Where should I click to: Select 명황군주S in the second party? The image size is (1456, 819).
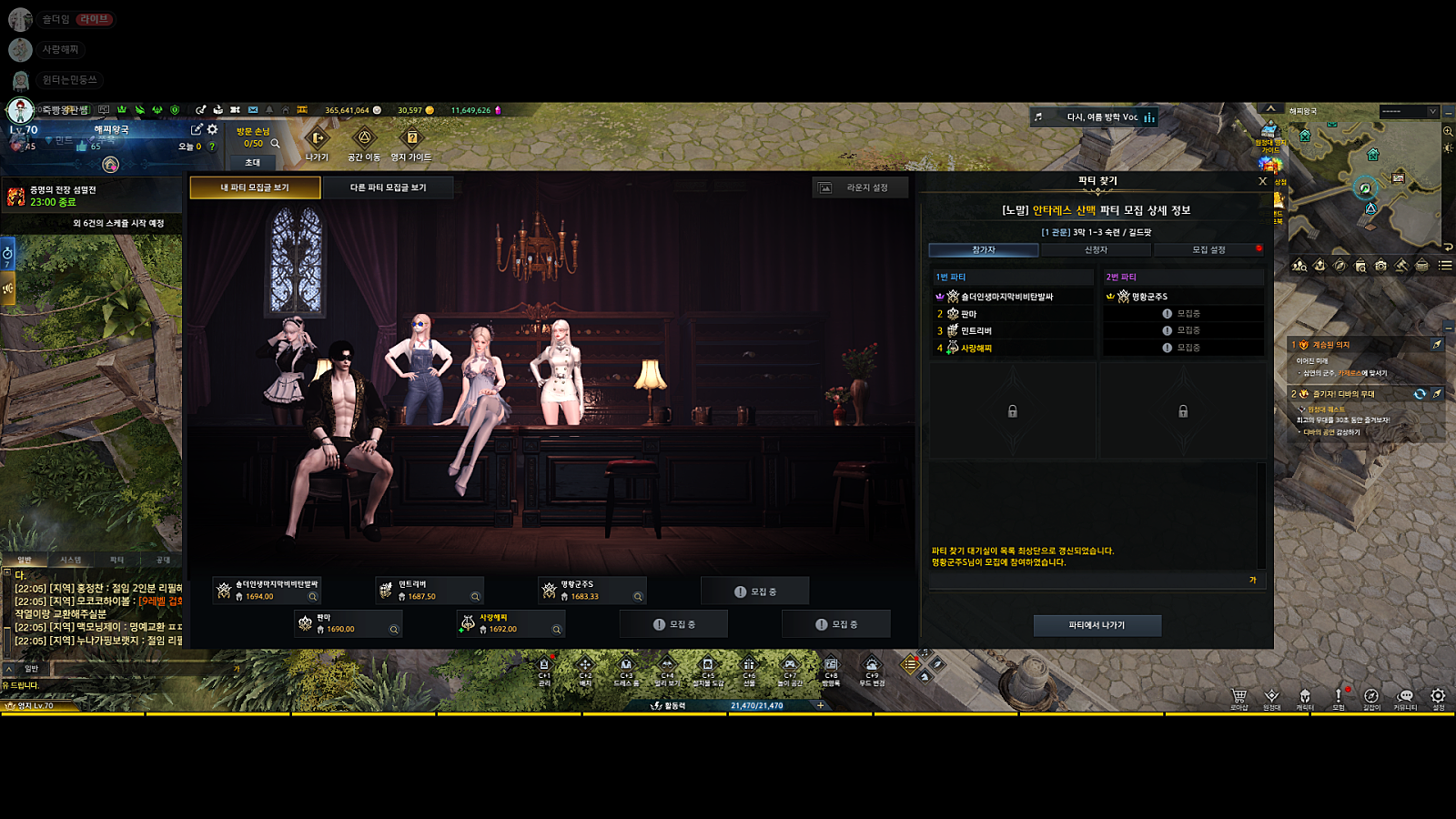pyautogui.click(x=1149, y=297)
